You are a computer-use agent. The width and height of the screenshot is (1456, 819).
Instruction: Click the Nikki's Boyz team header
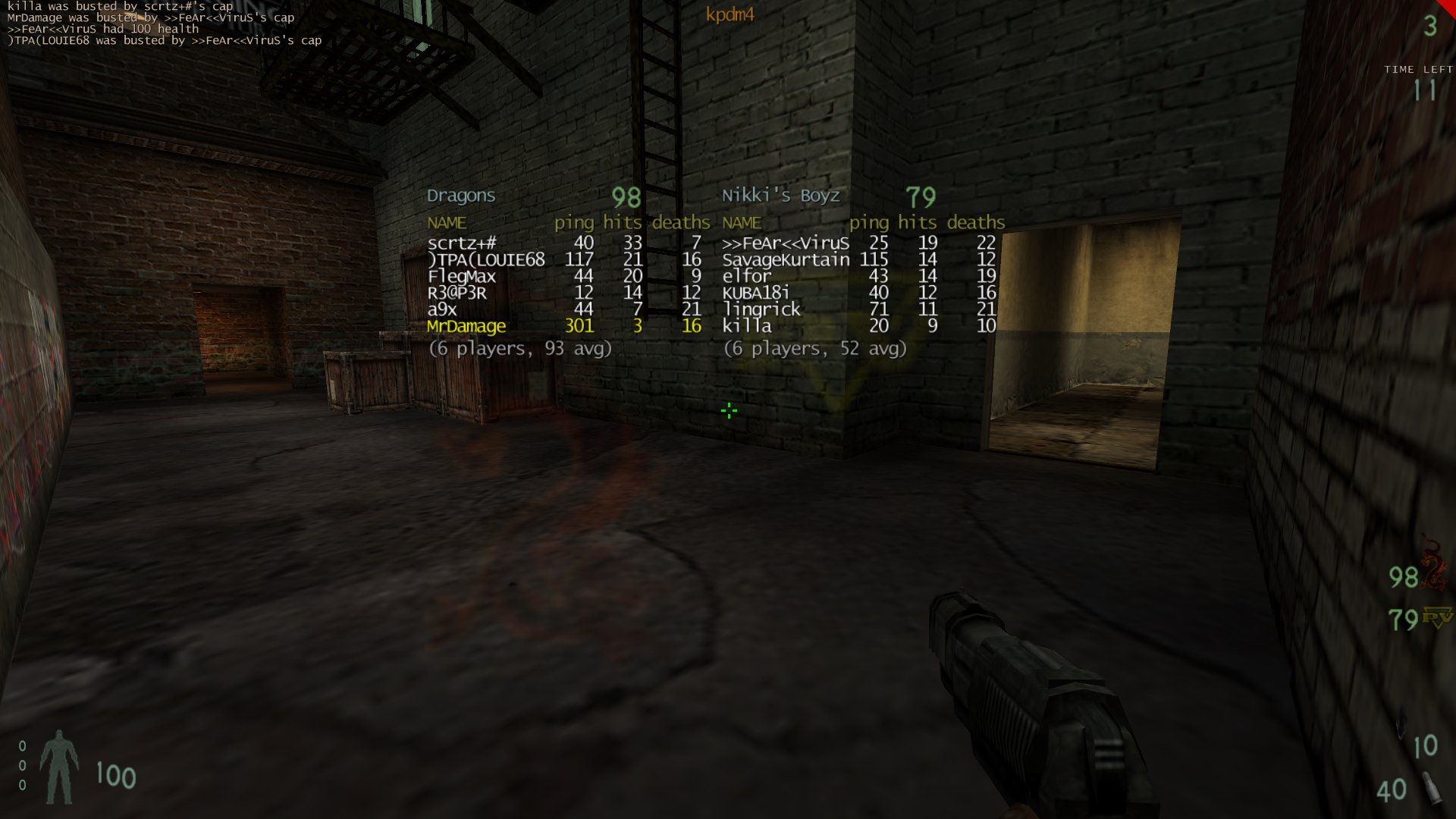coord(780,196)
